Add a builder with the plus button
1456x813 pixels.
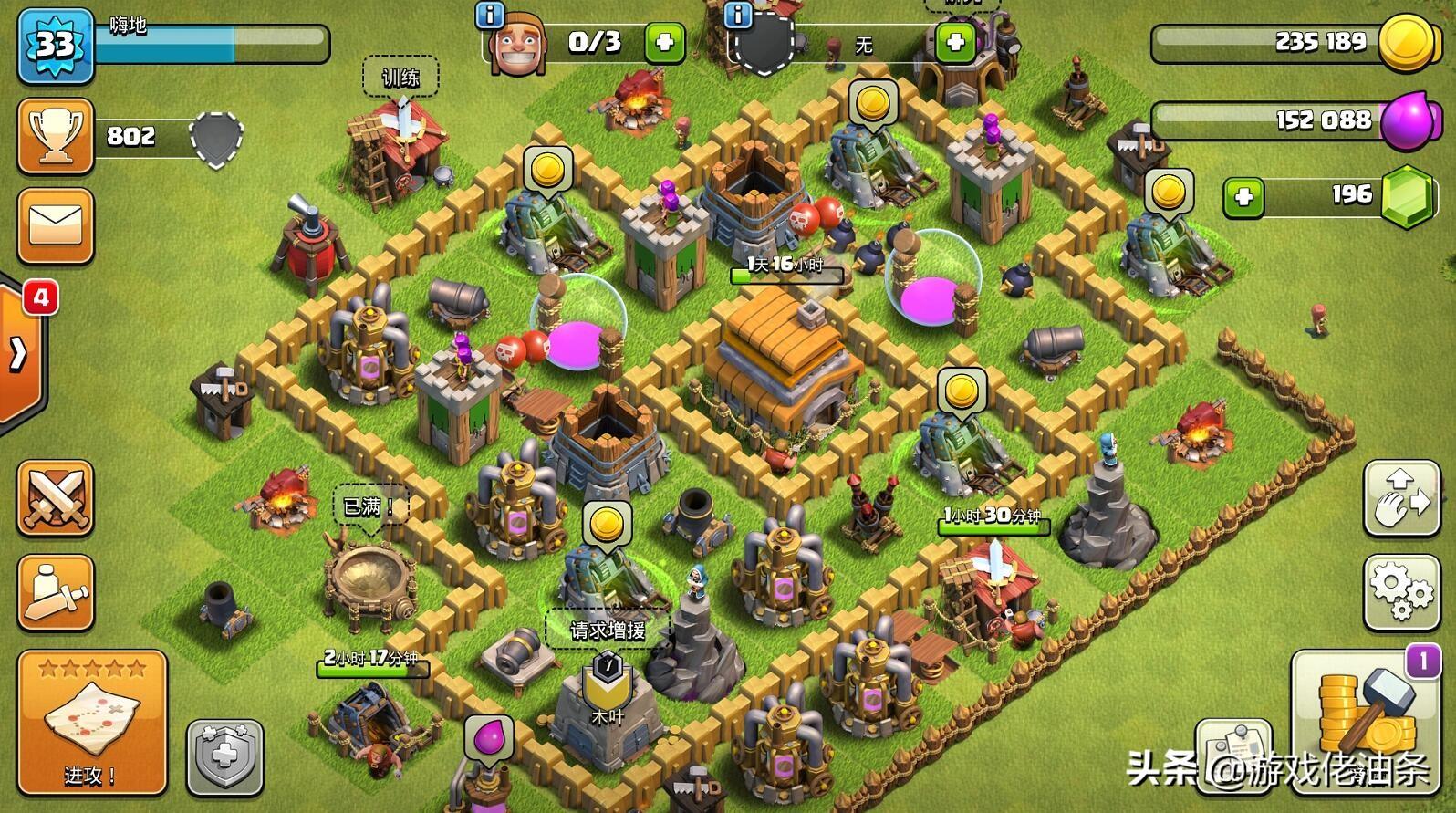point(664,42)
